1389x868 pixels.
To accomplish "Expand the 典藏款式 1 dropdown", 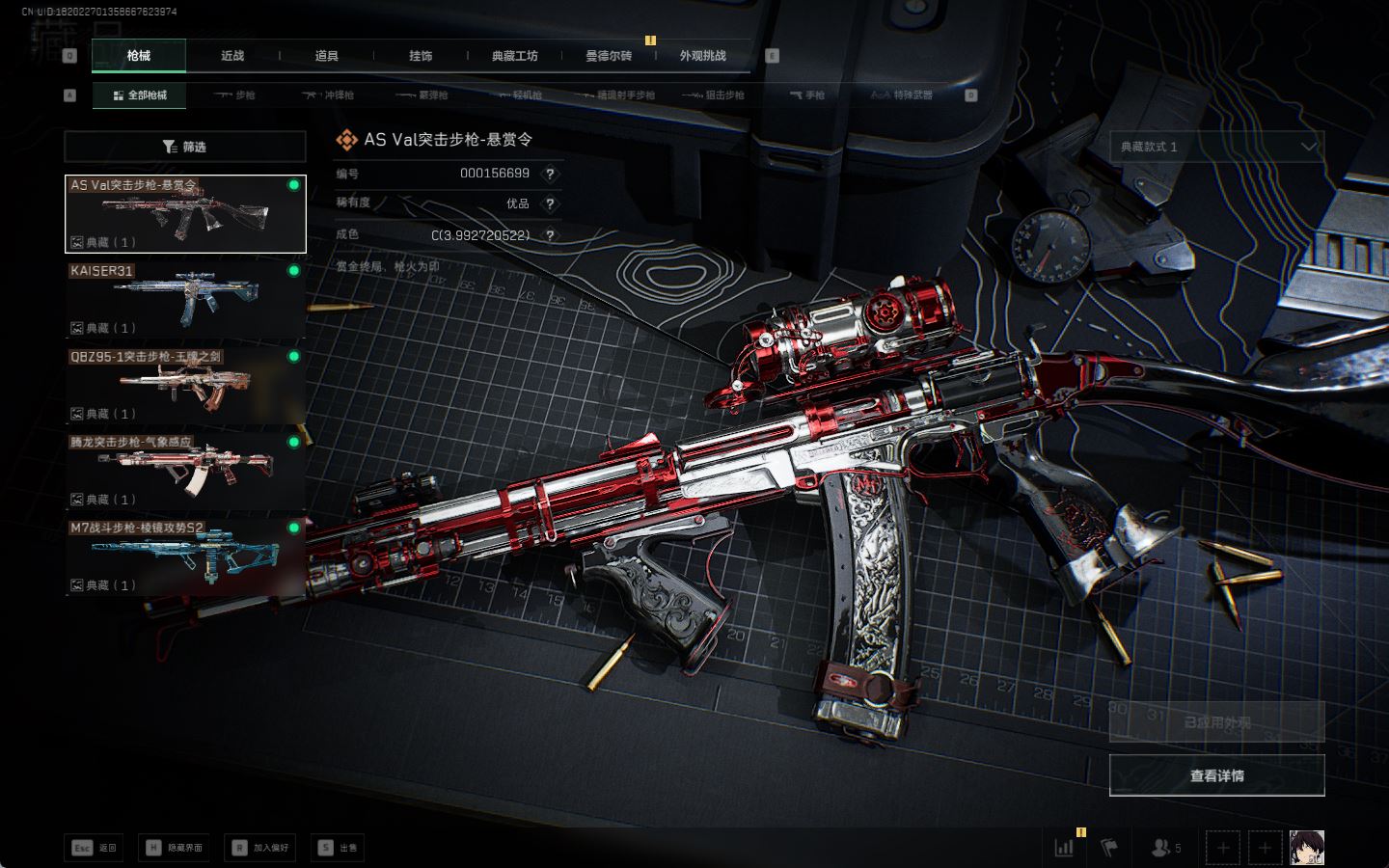I will pos(1216,147).
